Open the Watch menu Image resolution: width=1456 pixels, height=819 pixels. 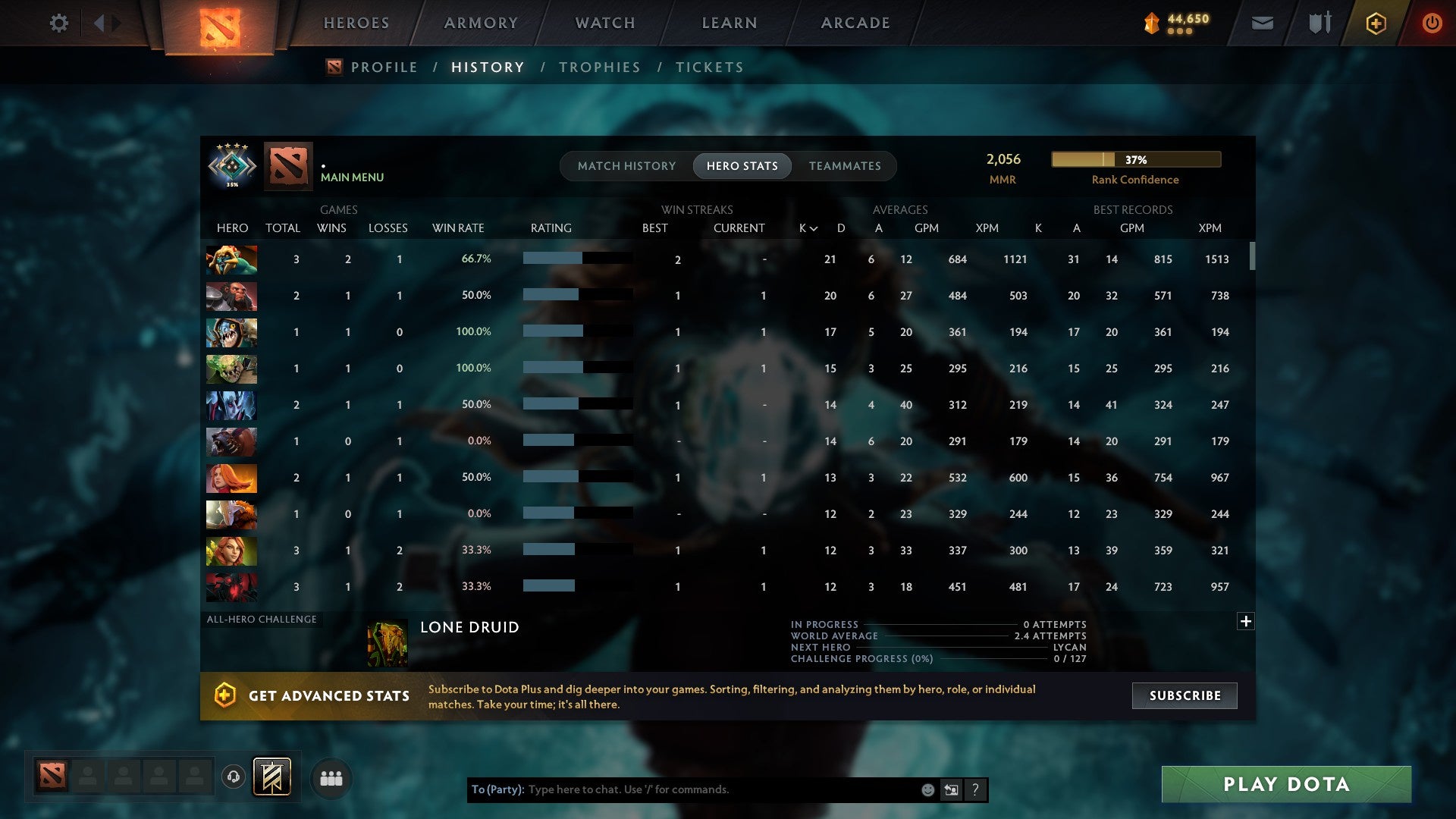pos(604,23)
